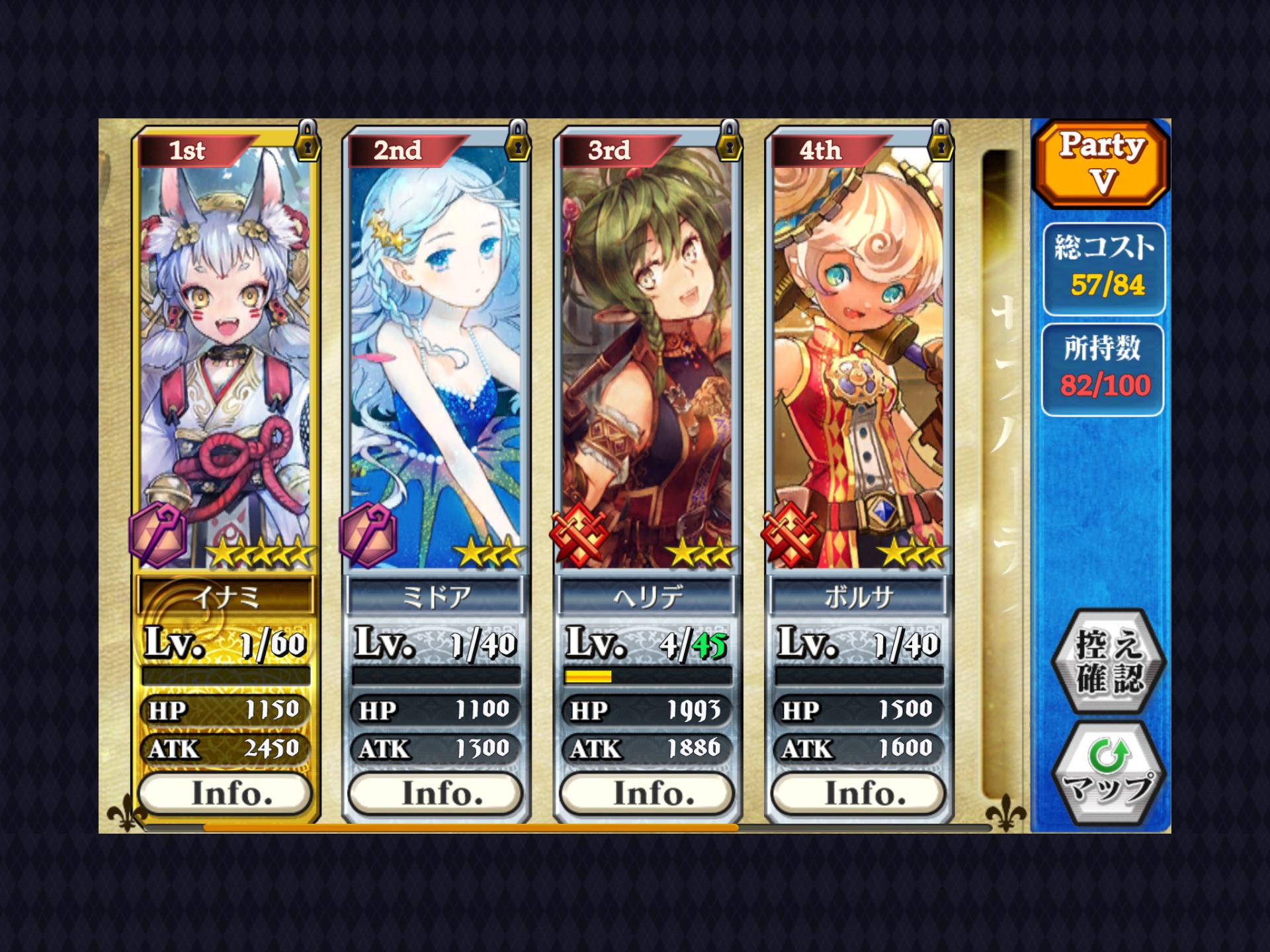Toggle the padlock on the 1st card
The image size is (1270, 952).
click(308, 141)
